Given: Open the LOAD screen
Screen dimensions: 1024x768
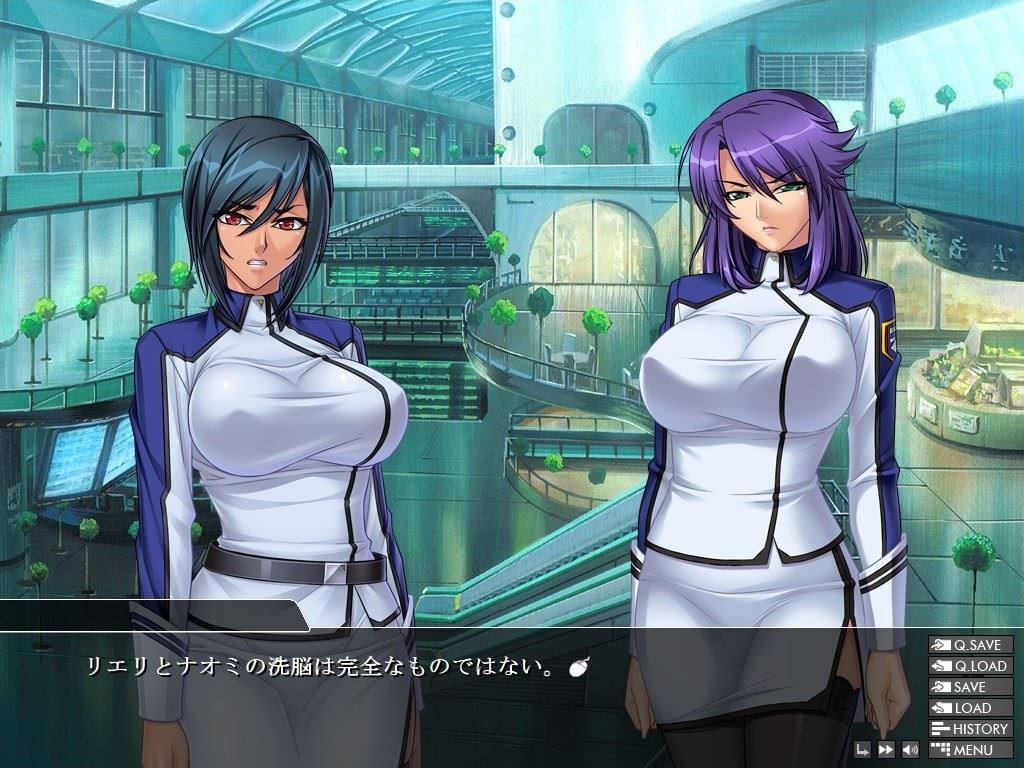Looking at the screenshot, I should (x=970, y=708).
